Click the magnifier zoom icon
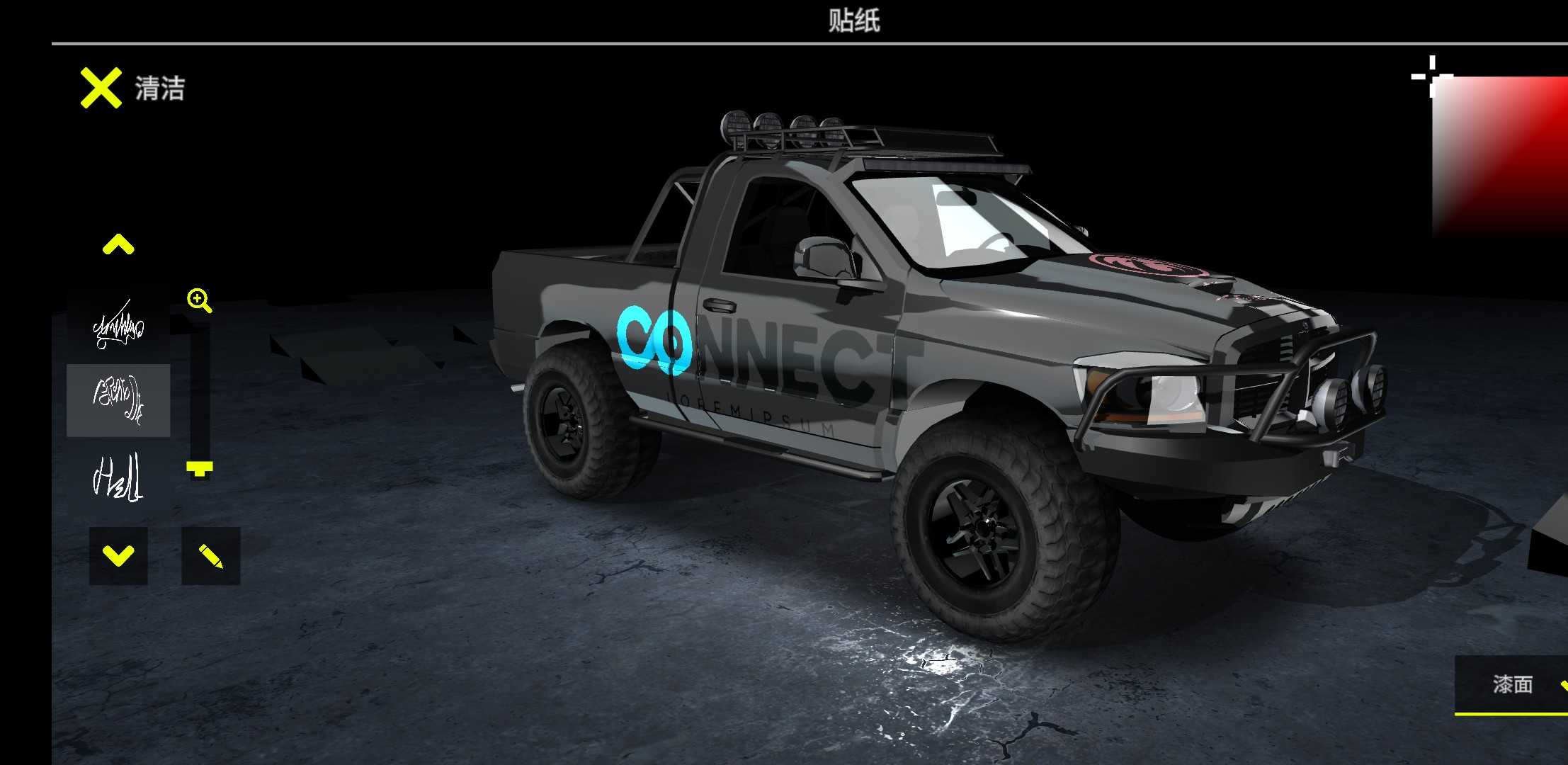1568x765 pixels. (199, 300)
